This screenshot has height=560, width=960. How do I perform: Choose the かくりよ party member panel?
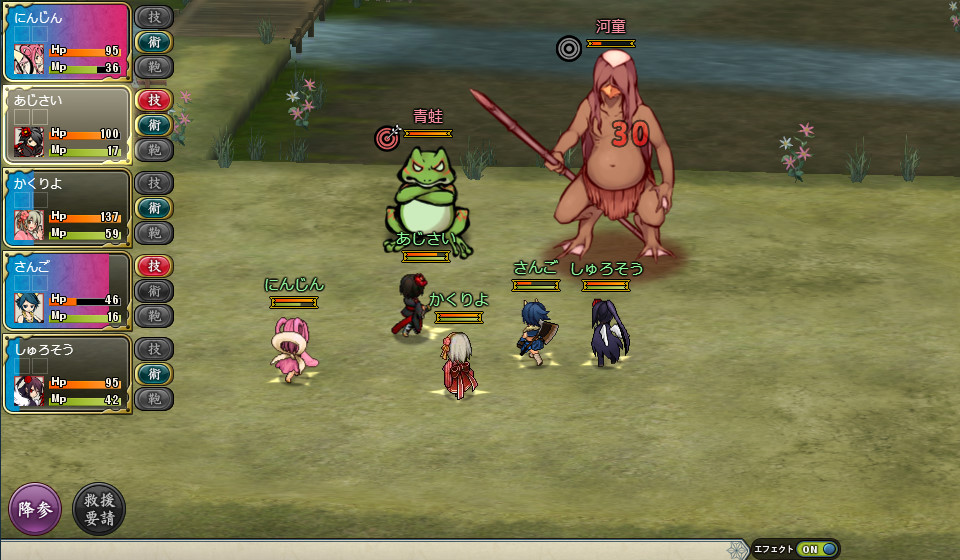pyautogui.click(x=67, y=208)
